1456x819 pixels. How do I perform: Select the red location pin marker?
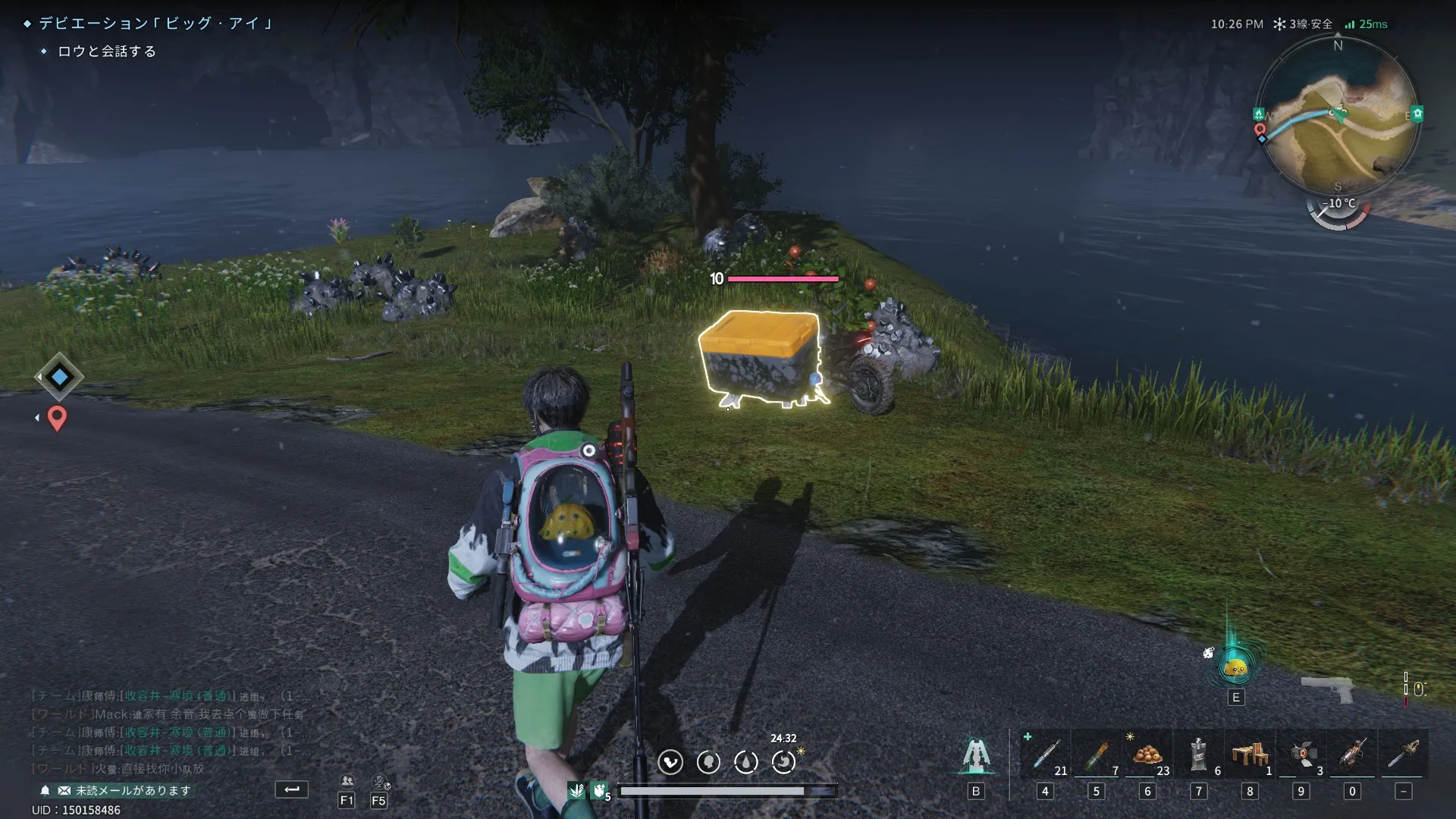[57, 418]
